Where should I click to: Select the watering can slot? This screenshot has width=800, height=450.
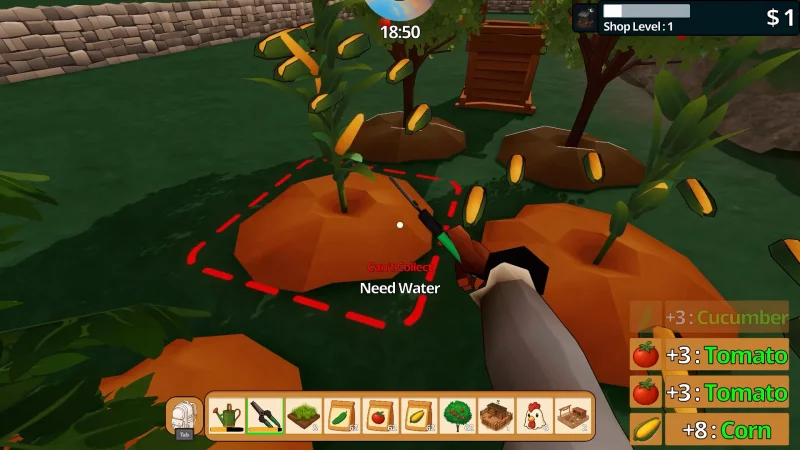tap(227, 414)
